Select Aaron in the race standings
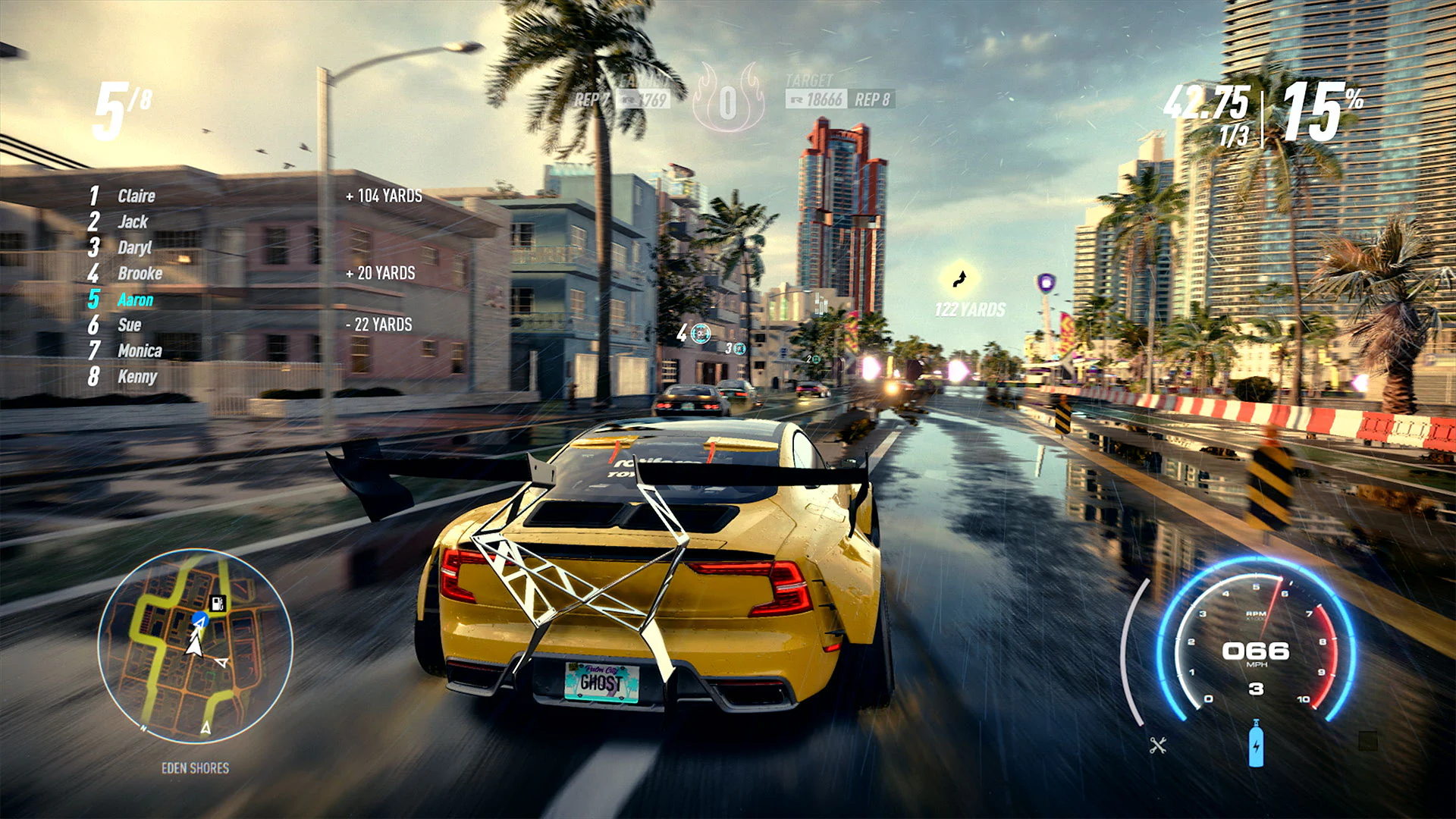The image size is (1456, 819). 135,300
